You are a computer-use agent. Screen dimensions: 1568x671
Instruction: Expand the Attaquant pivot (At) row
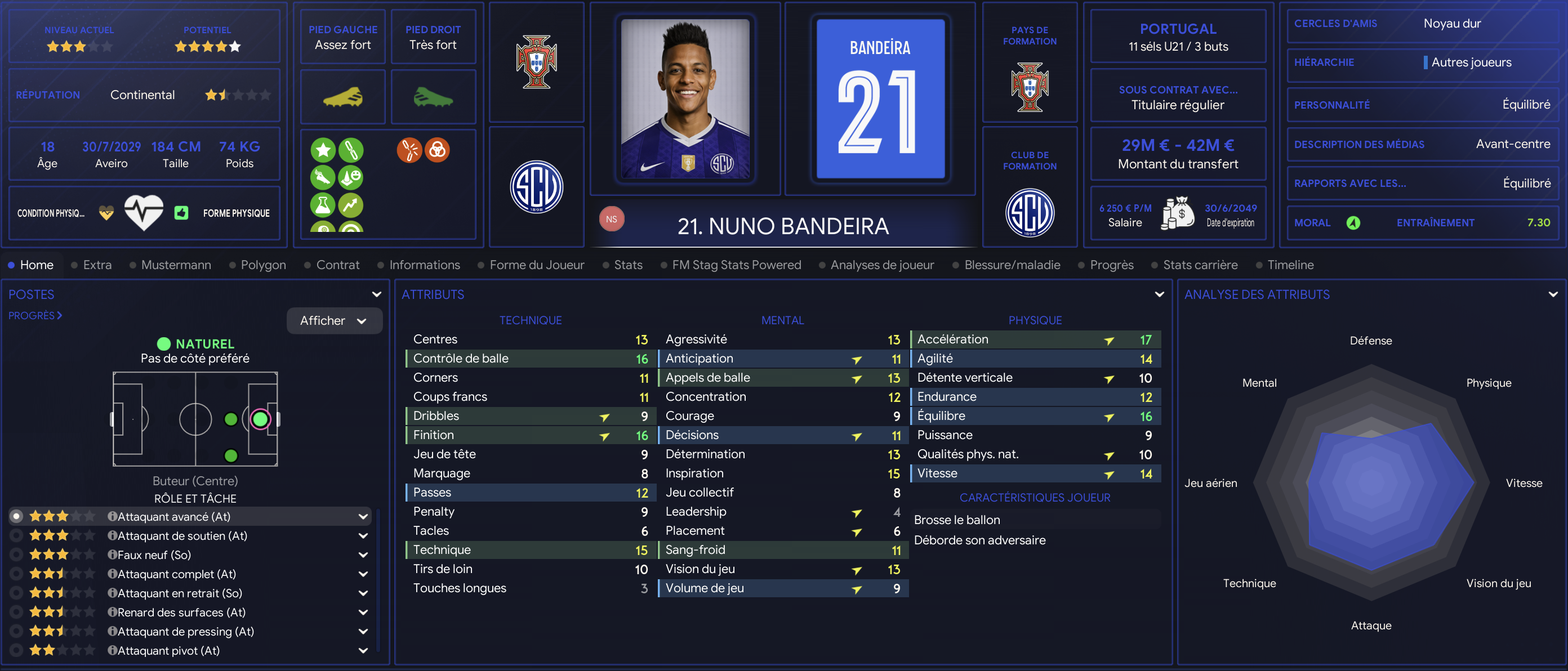click(x=363, y=650)
